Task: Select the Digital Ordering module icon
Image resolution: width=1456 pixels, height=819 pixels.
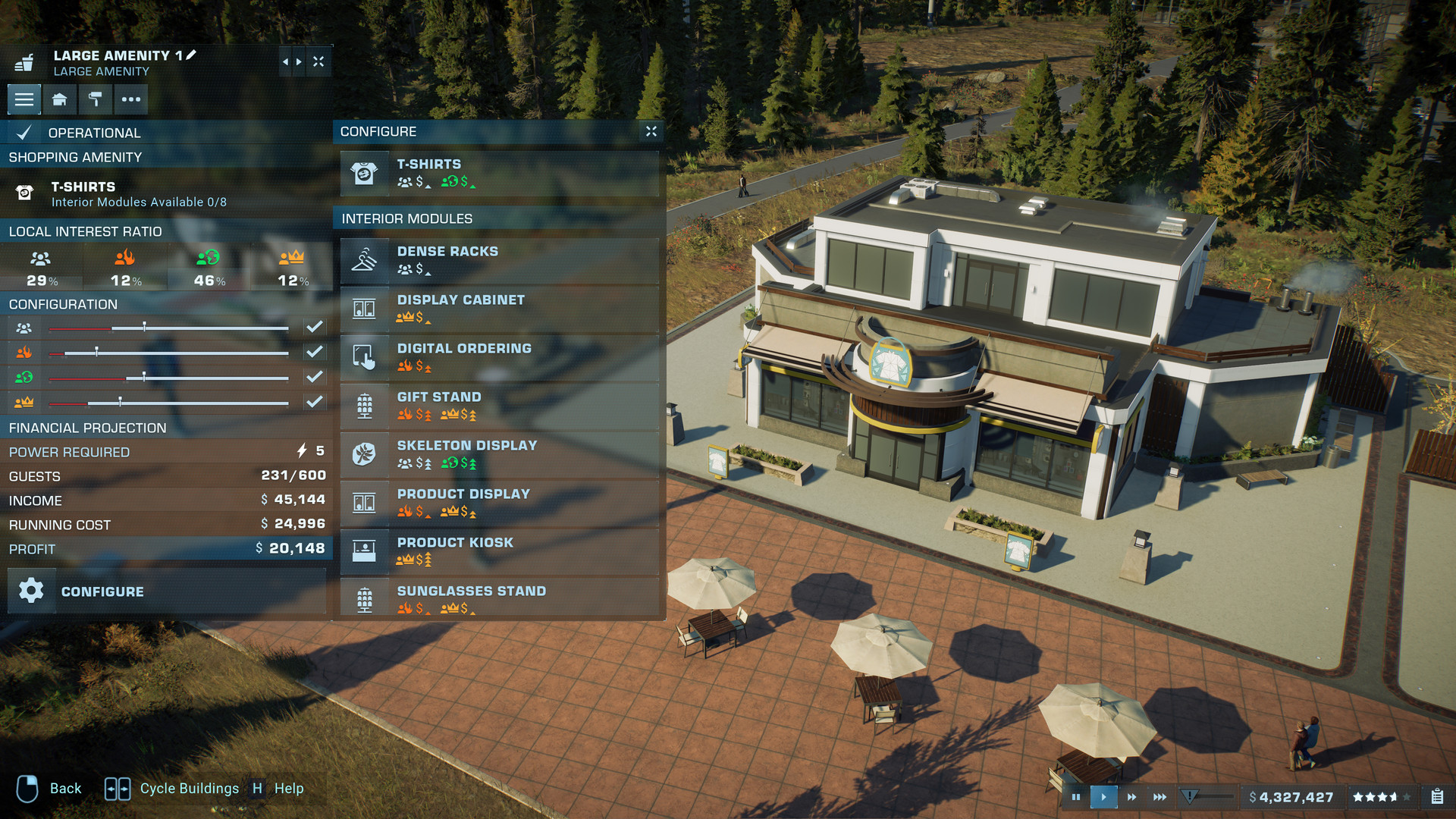Action: pyautogui.click(x=365, y=357)
